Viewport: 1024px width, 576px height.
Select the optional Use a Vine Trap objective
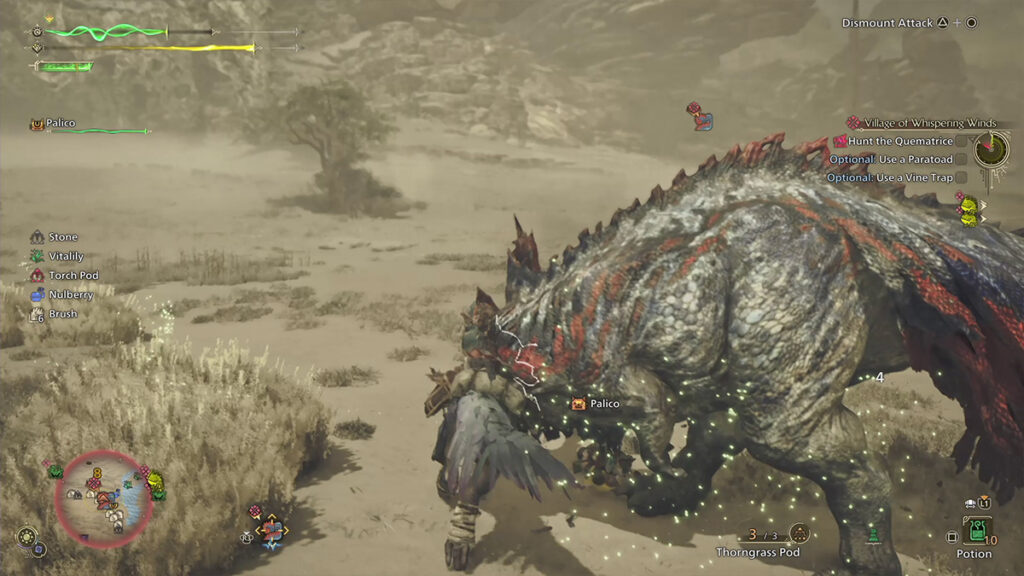[x=889, y=177]
